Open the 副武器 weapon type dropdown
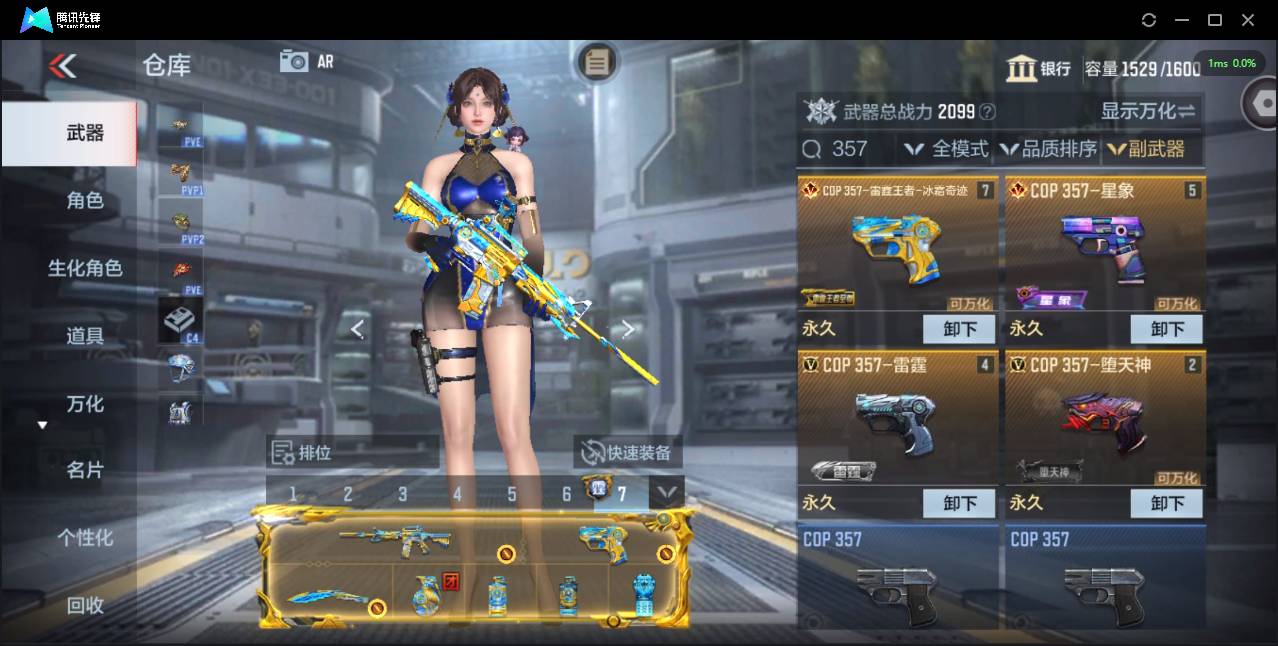 [1146, 149]
